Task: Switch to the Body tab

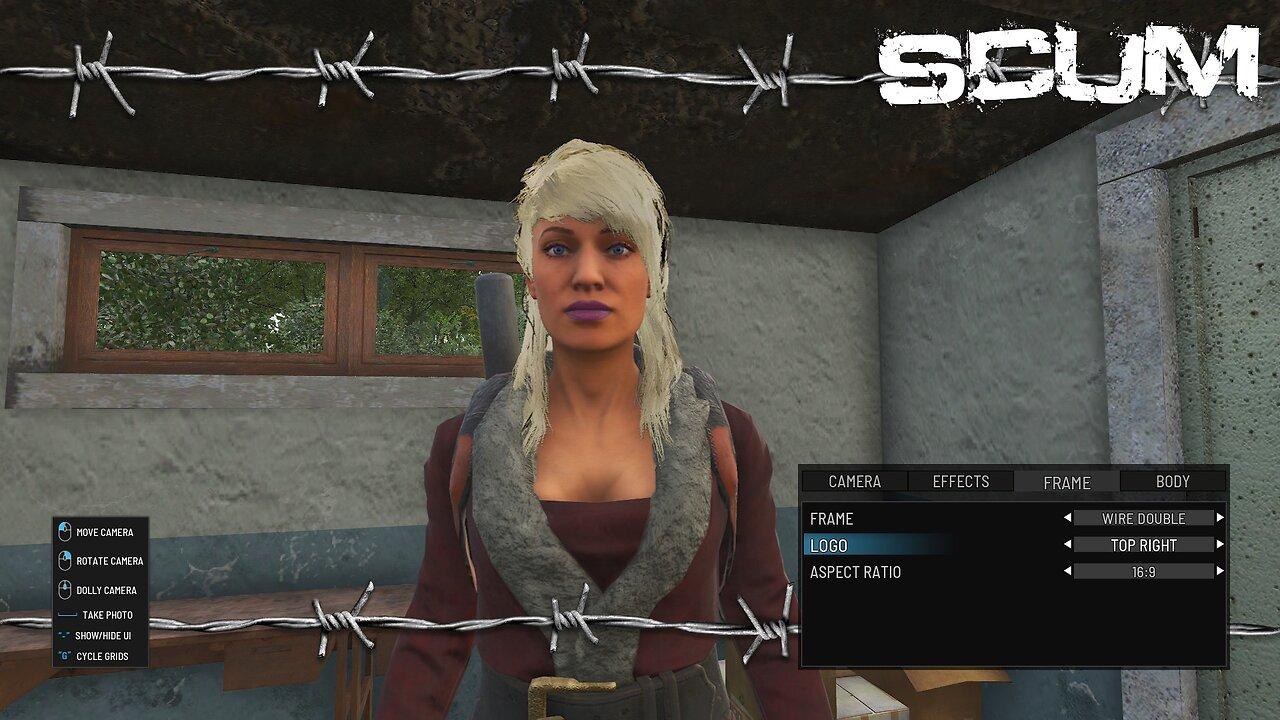Action: (1170, 482)
